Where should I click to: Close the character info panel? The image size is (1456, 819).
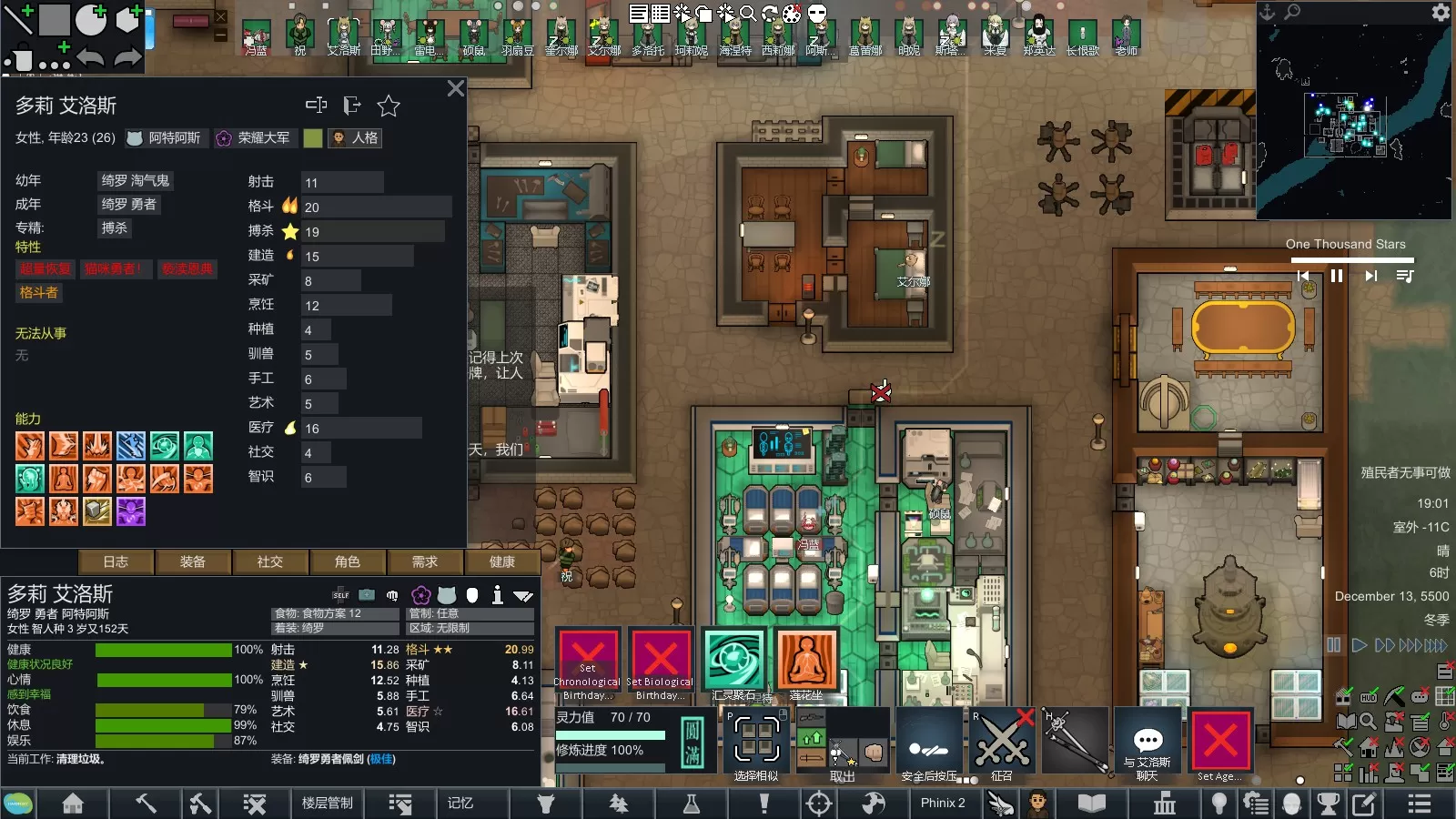[455, 88]
